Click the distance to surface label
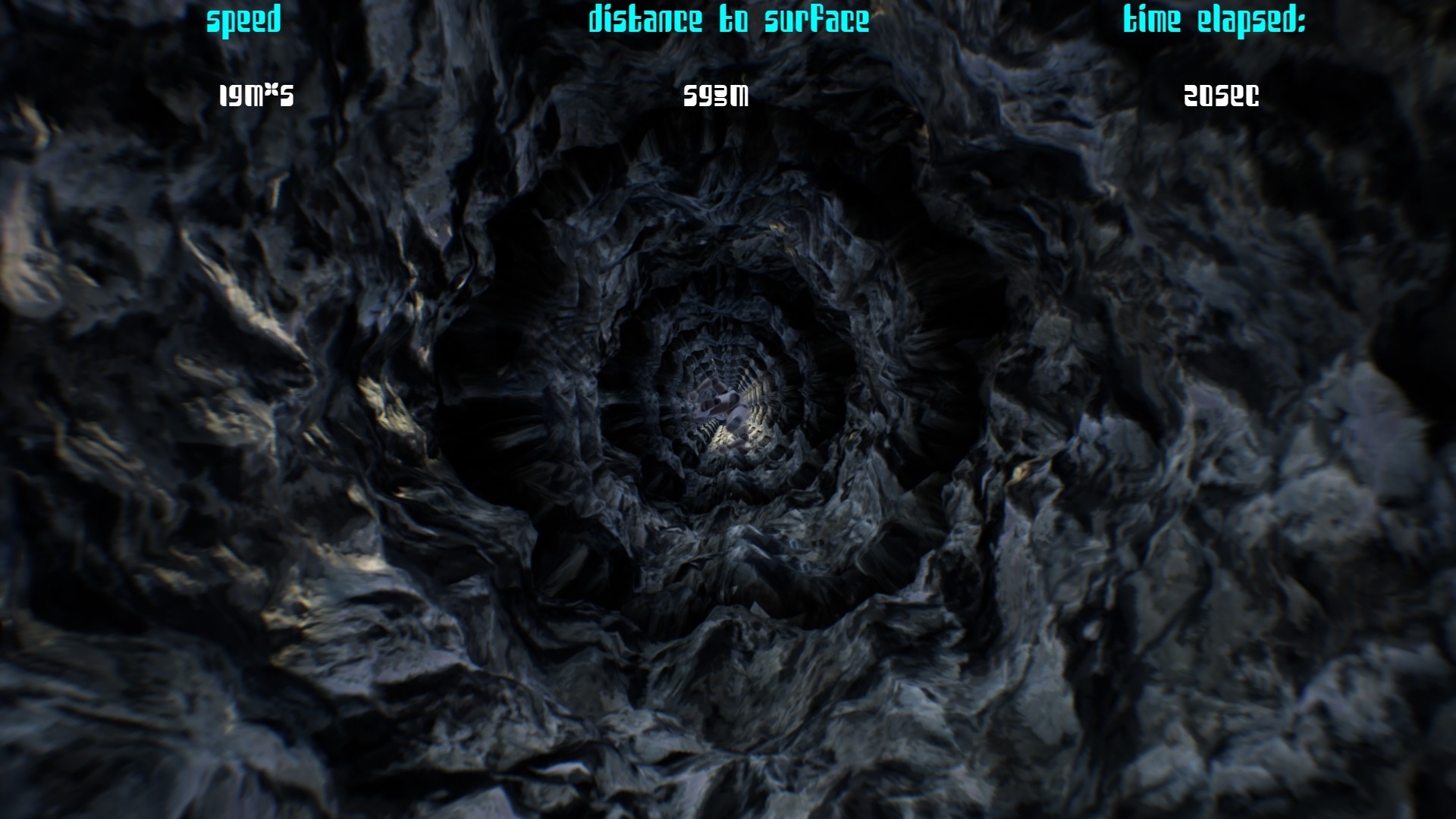The width and height of the screenshot is (1456, 819). [729, 20]
